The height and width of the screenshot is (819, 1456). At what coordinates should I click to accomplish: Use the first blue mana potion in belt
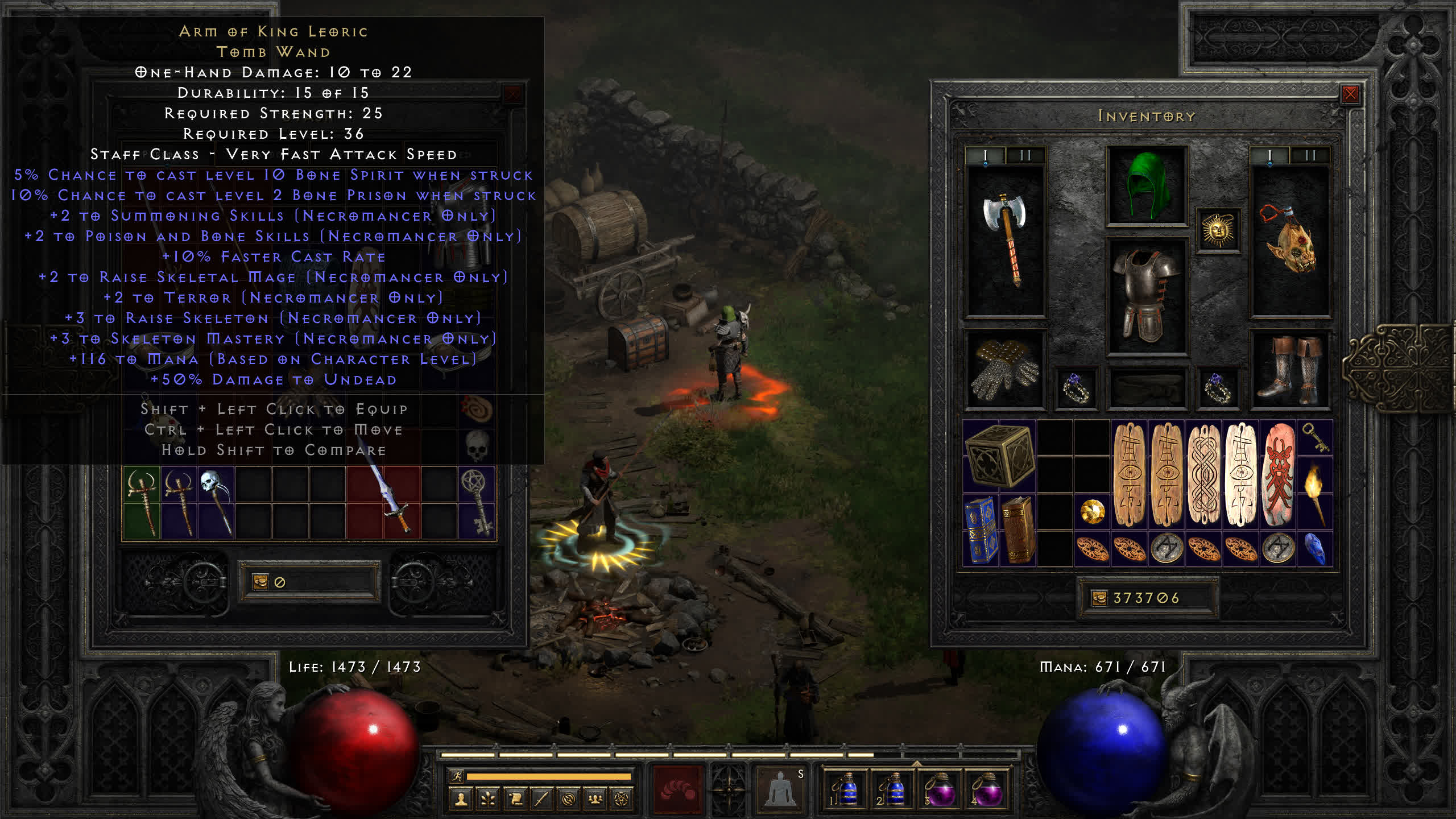(x=846, y=789)
